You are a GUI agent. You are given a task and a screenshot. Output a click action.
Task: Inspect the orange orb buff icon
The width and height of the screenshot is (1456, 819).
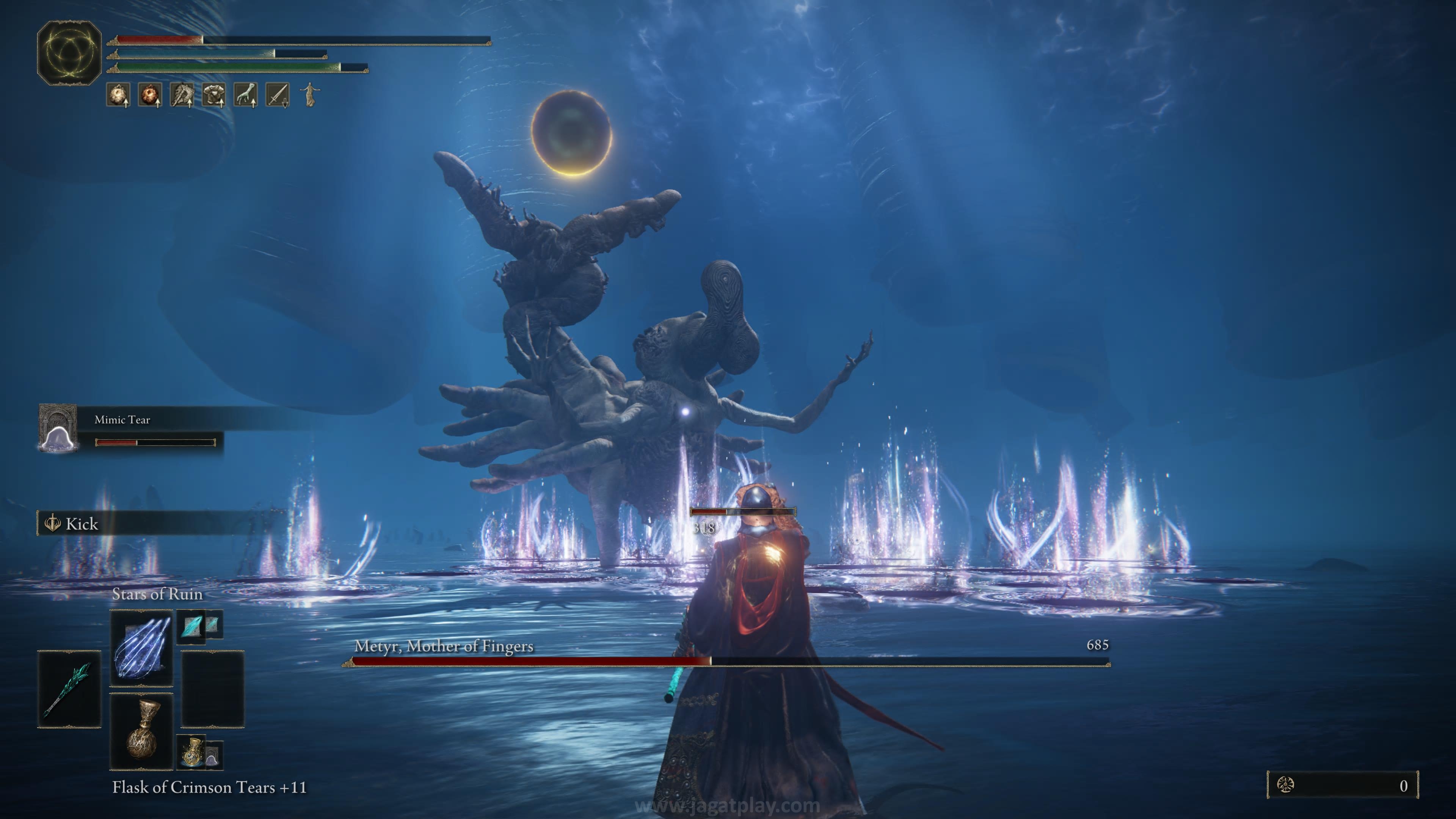click(150, 95)
